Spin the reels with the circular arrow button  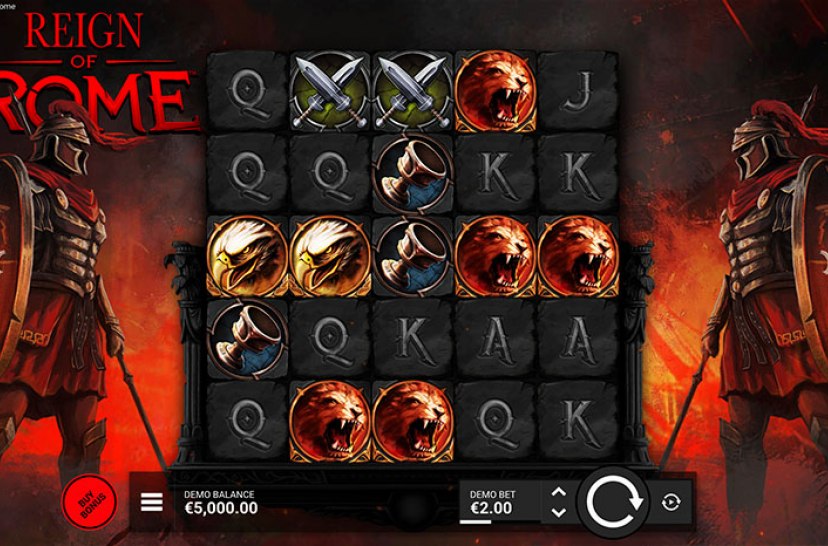(x=612, y=501)
